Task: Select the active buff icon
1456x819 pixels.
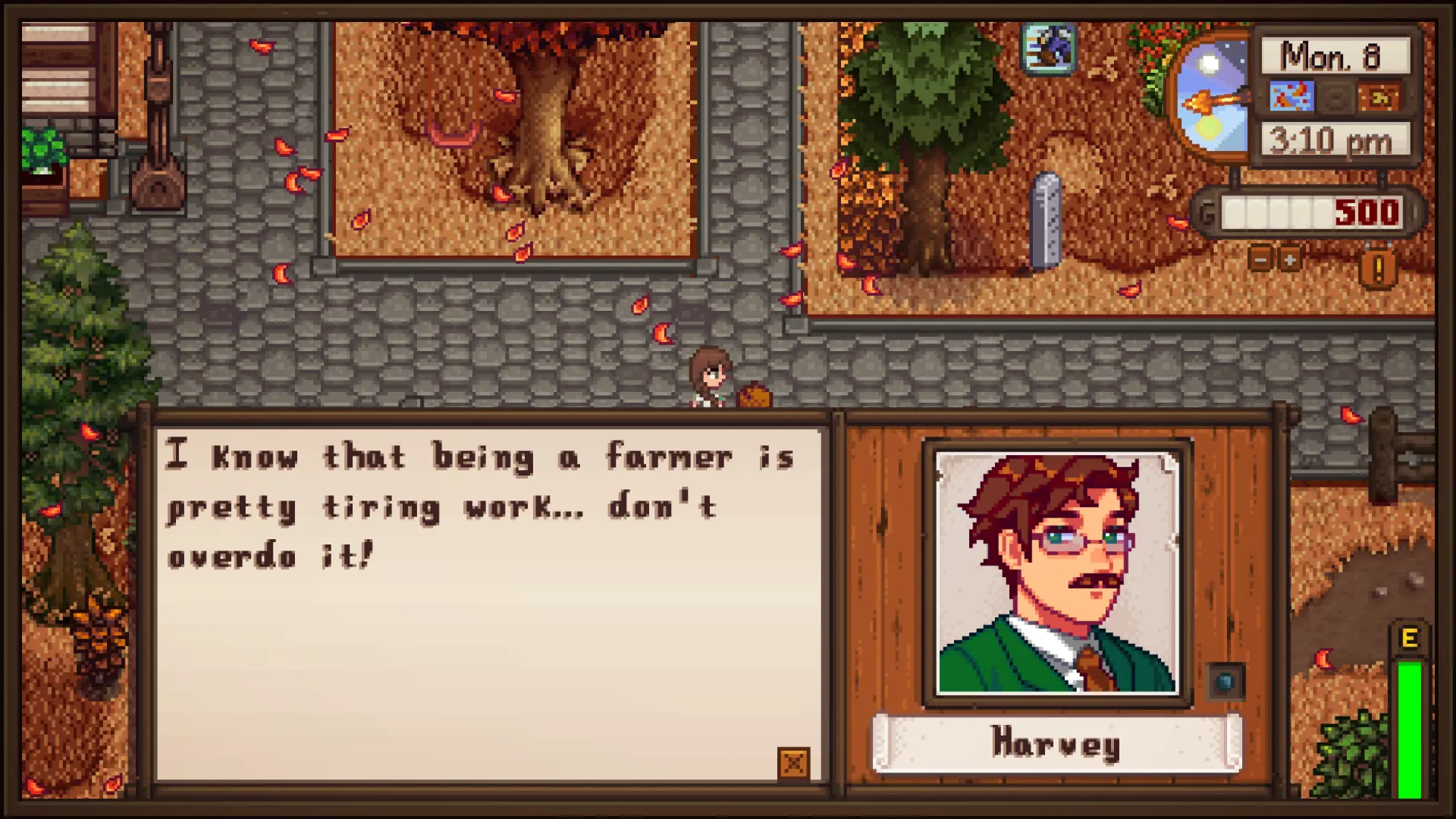Action: click(x=1048, y=47)
